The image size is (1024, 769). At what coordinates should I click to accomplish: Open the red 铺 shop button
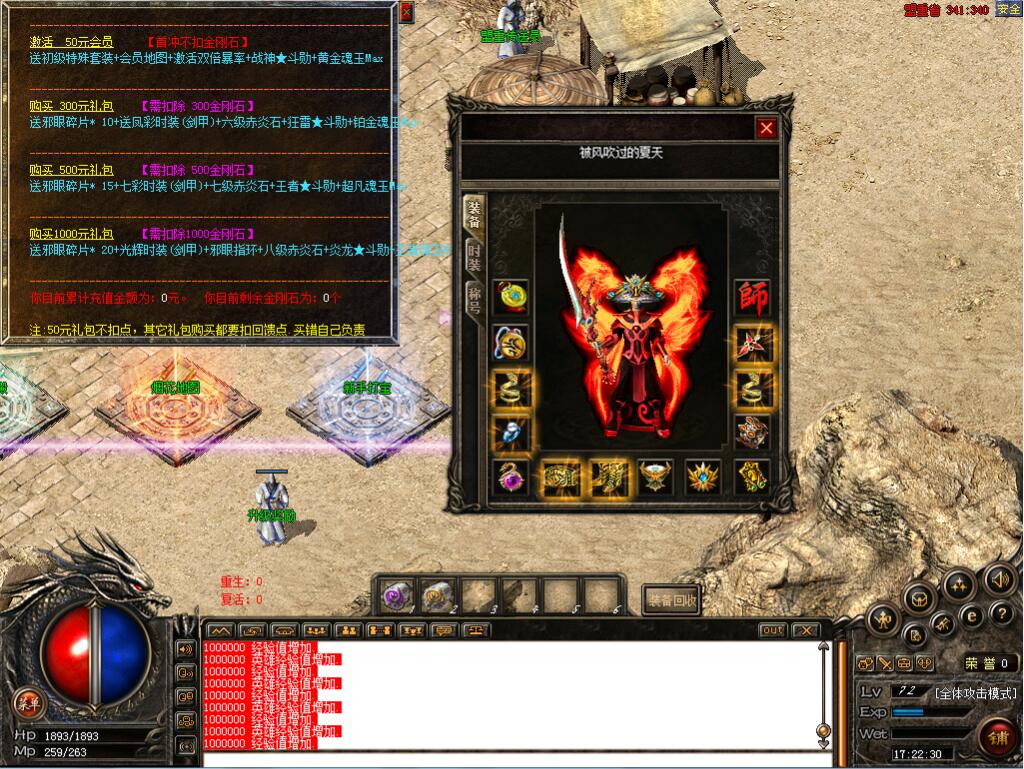pos(996,738)
